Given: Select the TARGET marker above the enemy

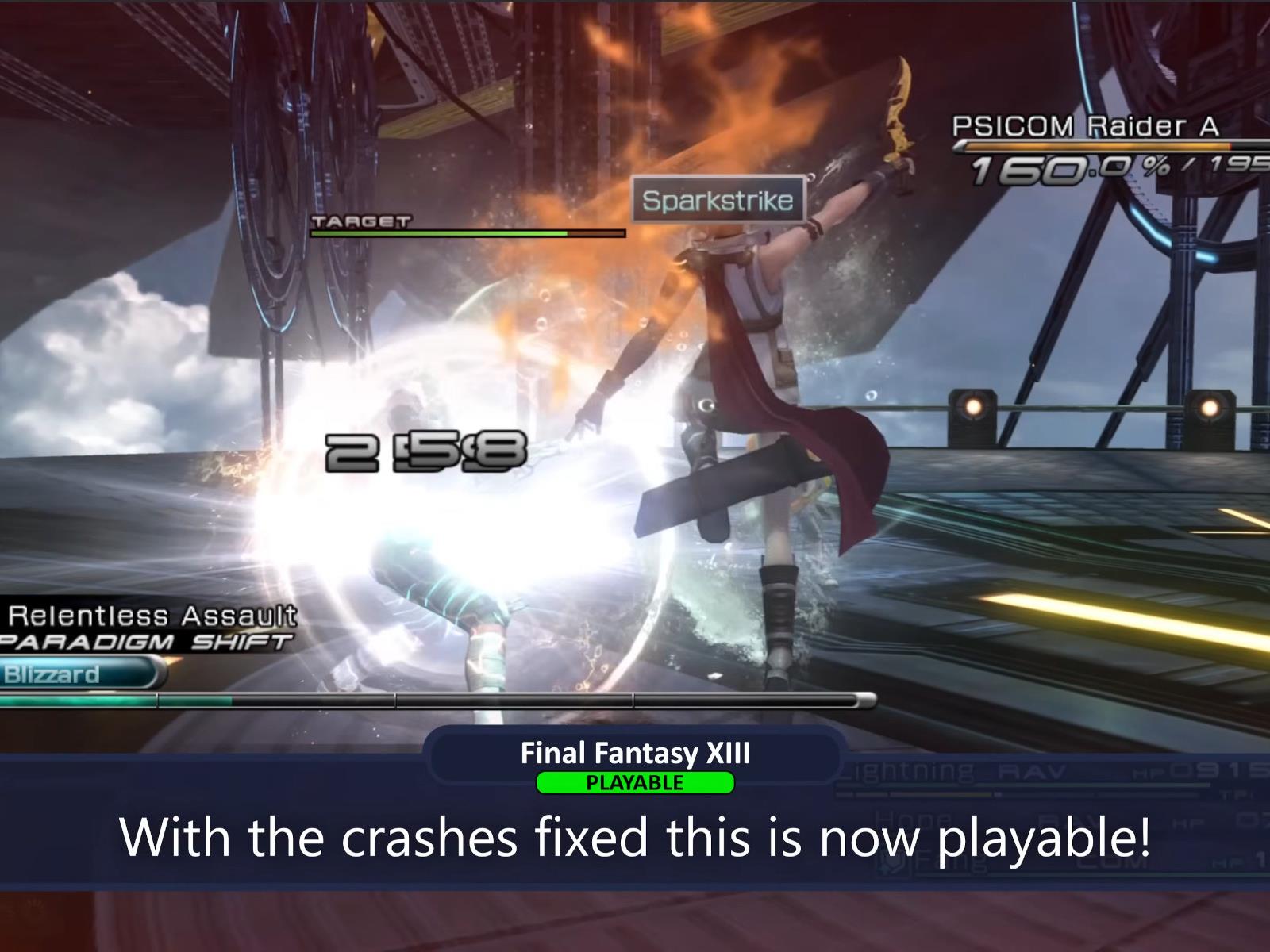Looking at the screenshot, I should tap(360, 221).
